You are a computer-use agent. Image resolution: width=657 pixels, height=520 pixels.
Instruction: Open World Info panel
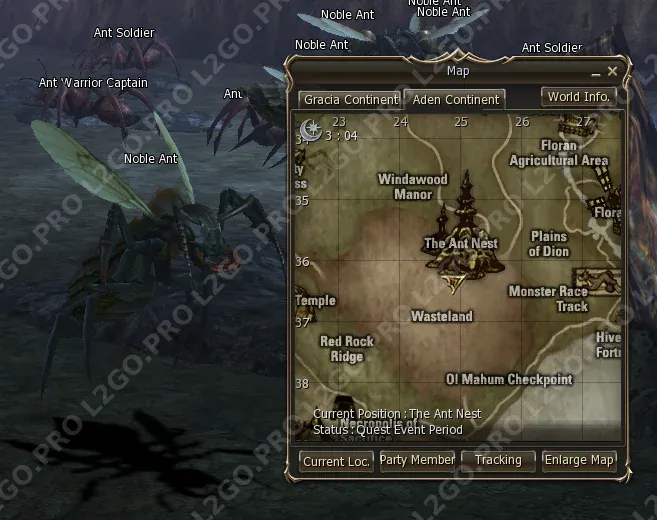578,97
